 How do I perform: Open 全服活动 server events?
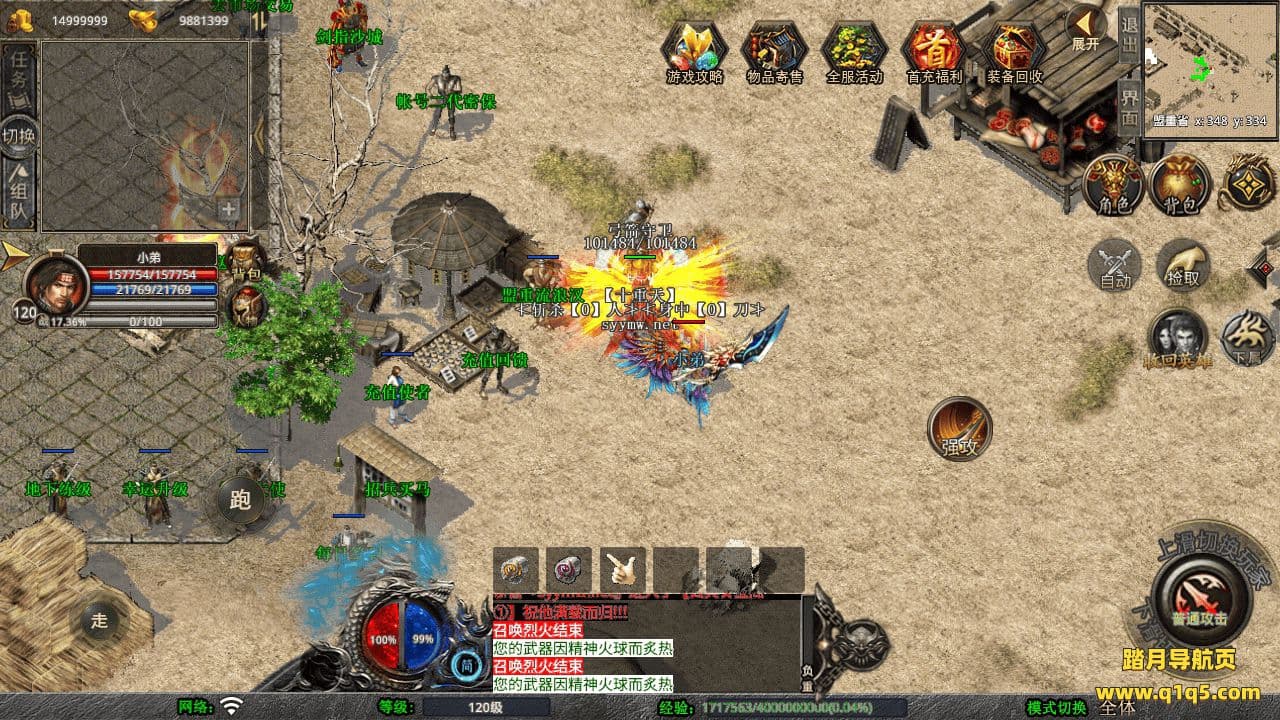pyautogui.click(x=854, y=50)
